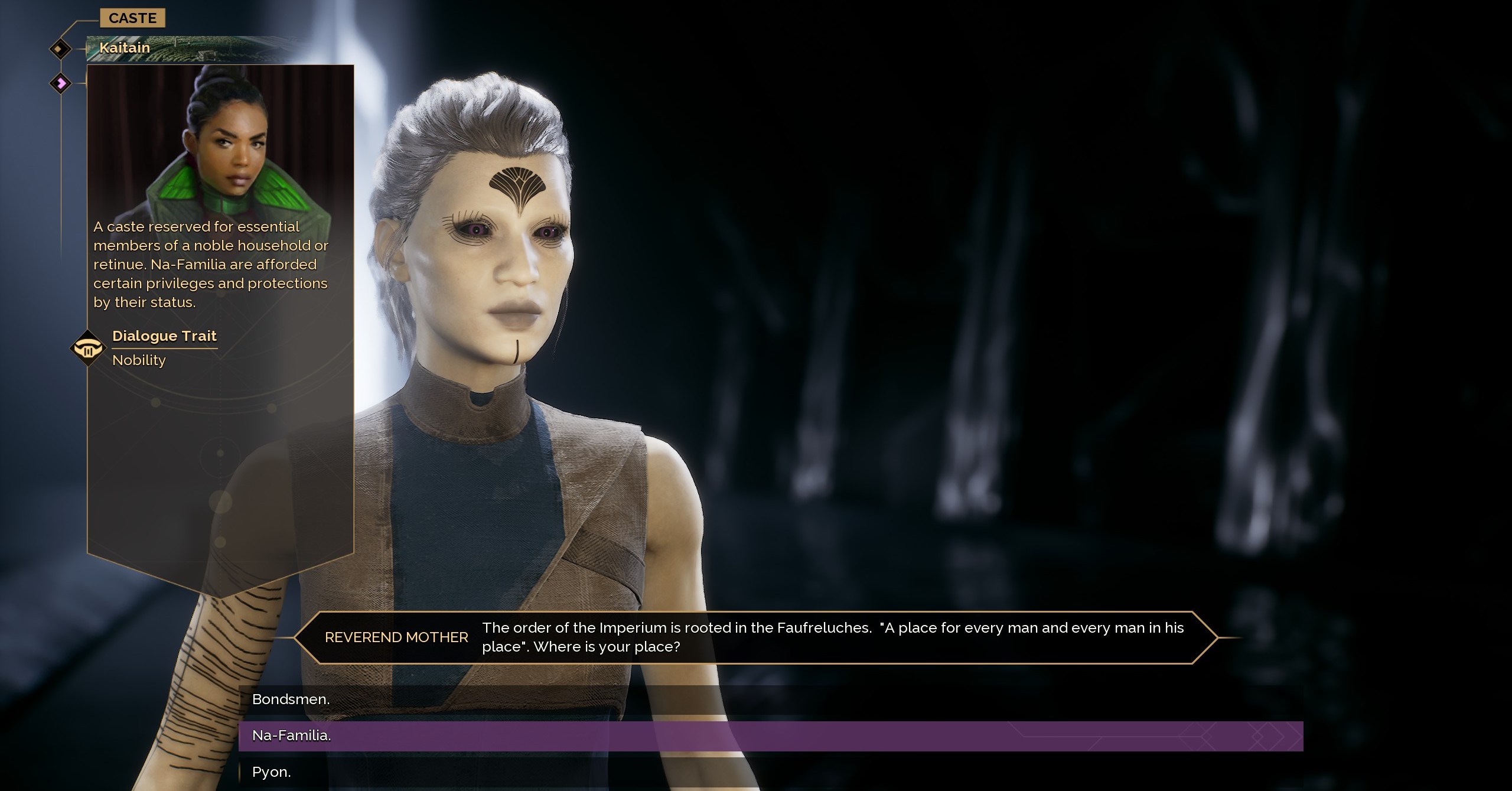This screenshot has width=1512, height=791.
Task: Confirm the highlighted Na-Familia choice
Action: click(292, 736)
